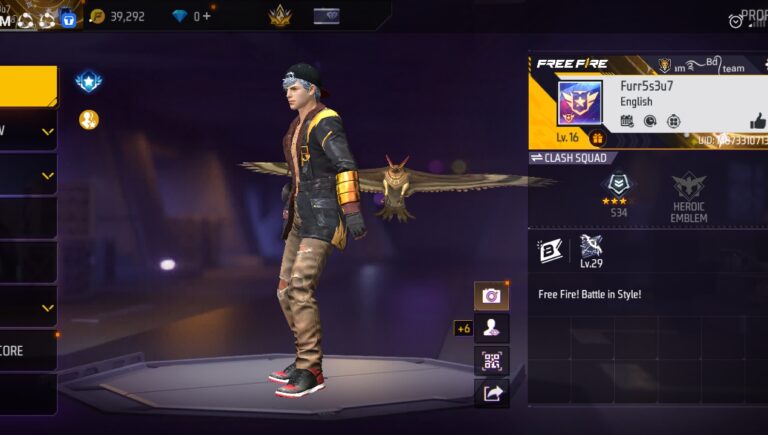The height and width of the screenshot is (435, 768).
Task: Open the diamond voucher card icon
Action: coord(326,16)
